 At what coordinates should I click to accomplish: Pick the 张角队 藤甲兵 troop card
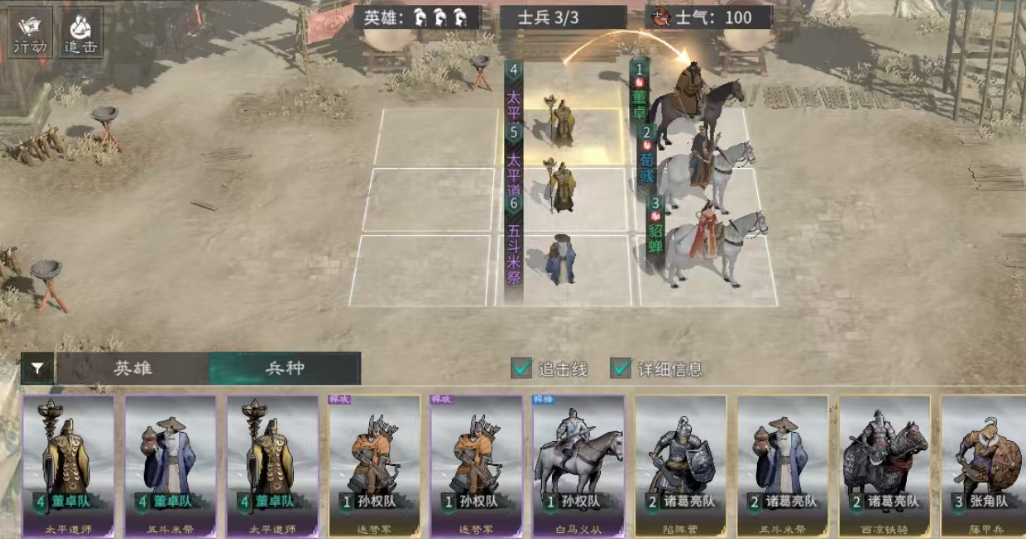(984, 460)
